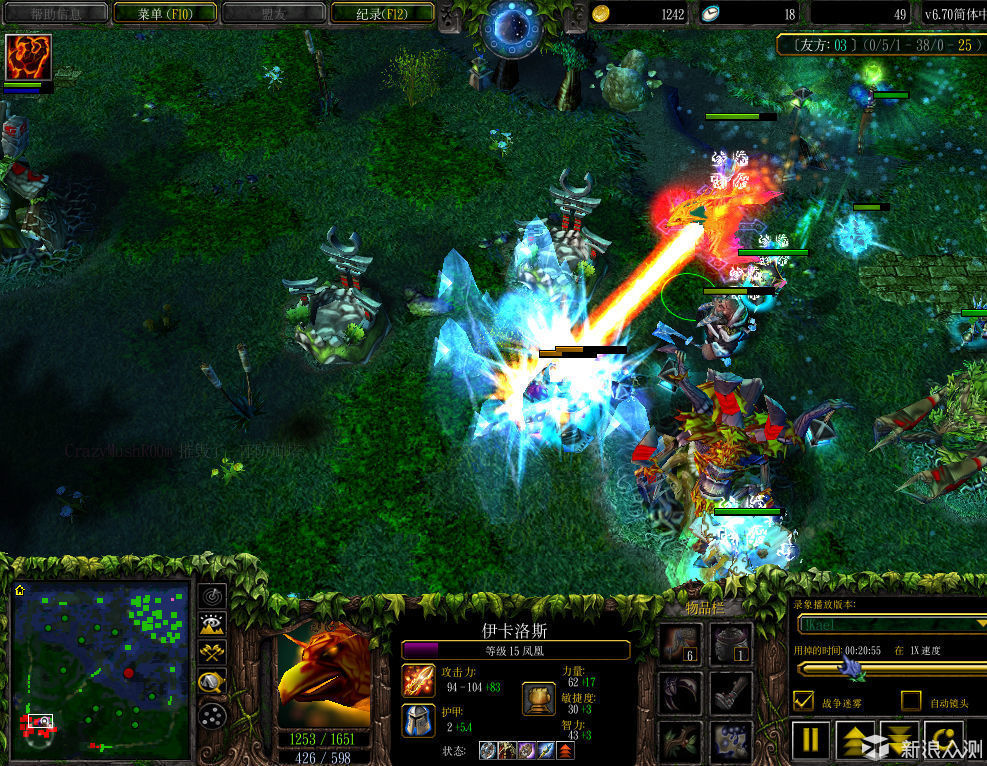Click the phoenix hero portrait
987x766 pixels.
(x=322, y=677)
